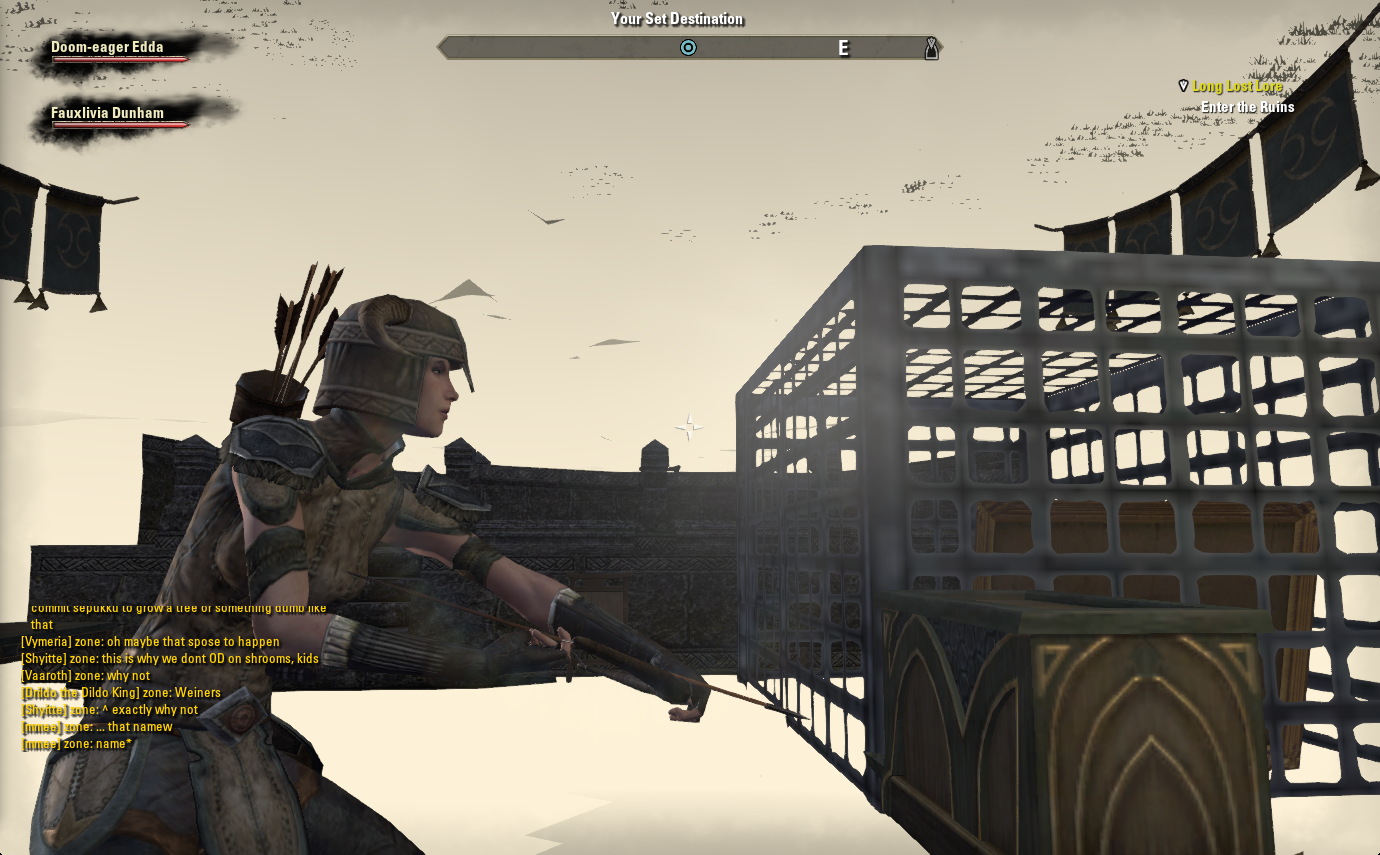Click the set destination marker on compass
Viewport: 1380px width, 855px height.
click(688, 47)
